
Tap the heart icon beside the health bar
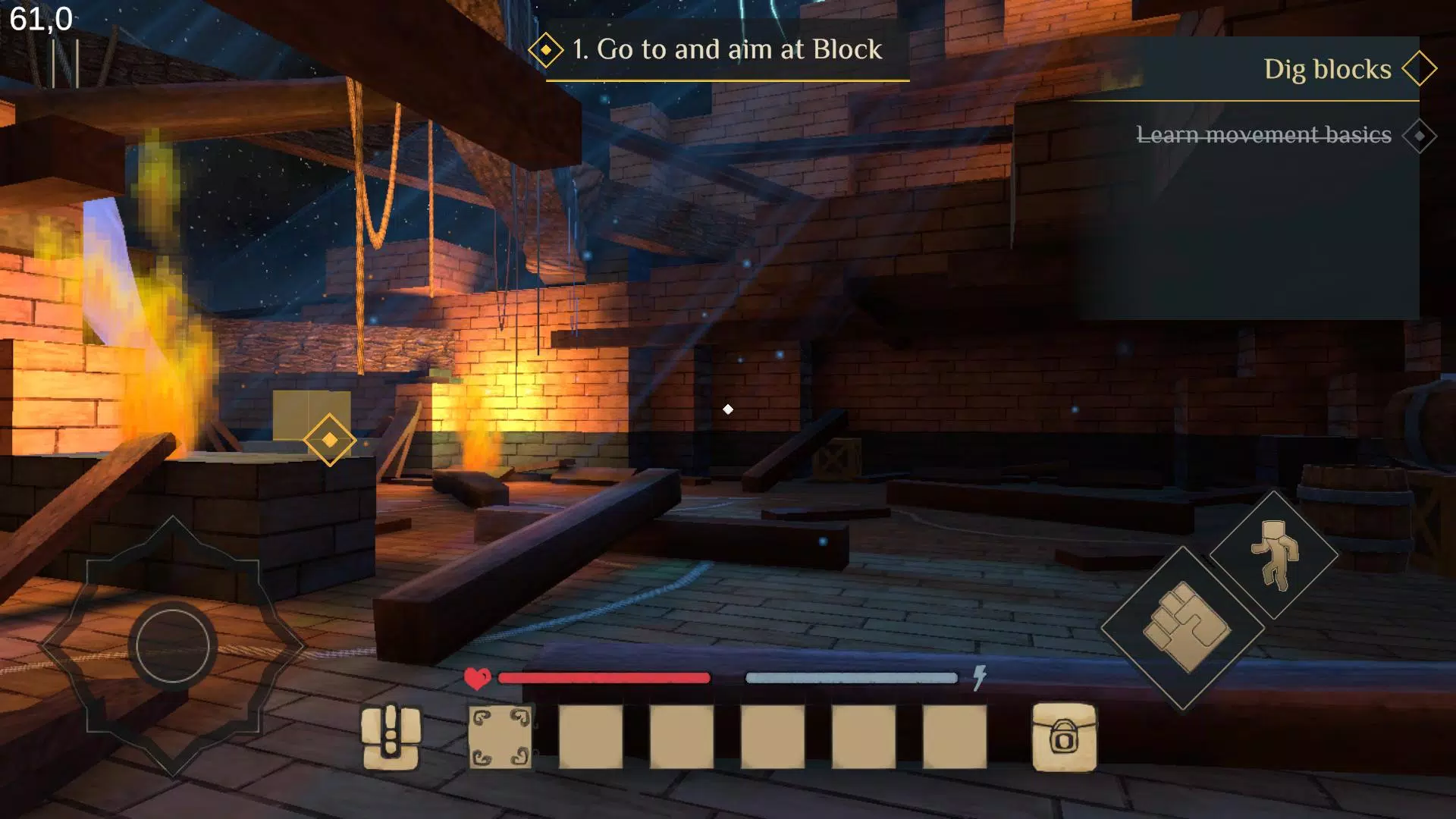(477, 677)
